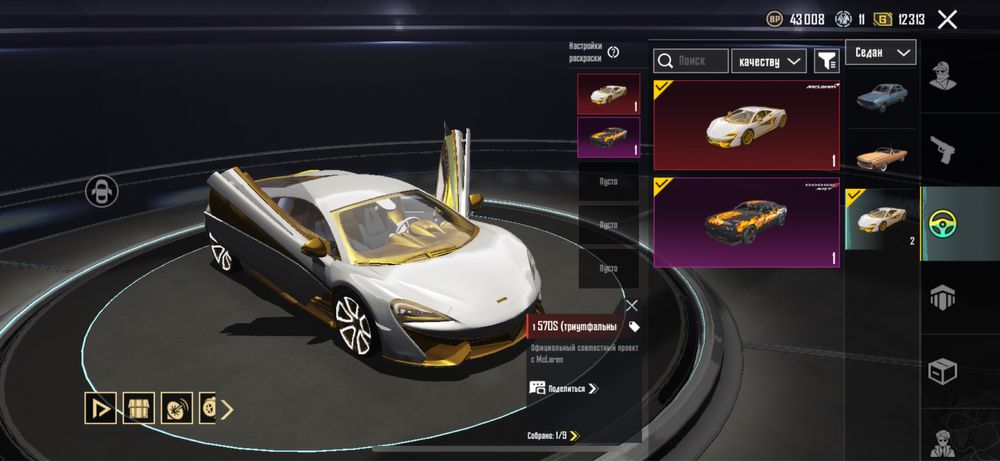1000x461 pixels.
Task: Open the Собрано 1/9 collection link
Action: (553, 435)
